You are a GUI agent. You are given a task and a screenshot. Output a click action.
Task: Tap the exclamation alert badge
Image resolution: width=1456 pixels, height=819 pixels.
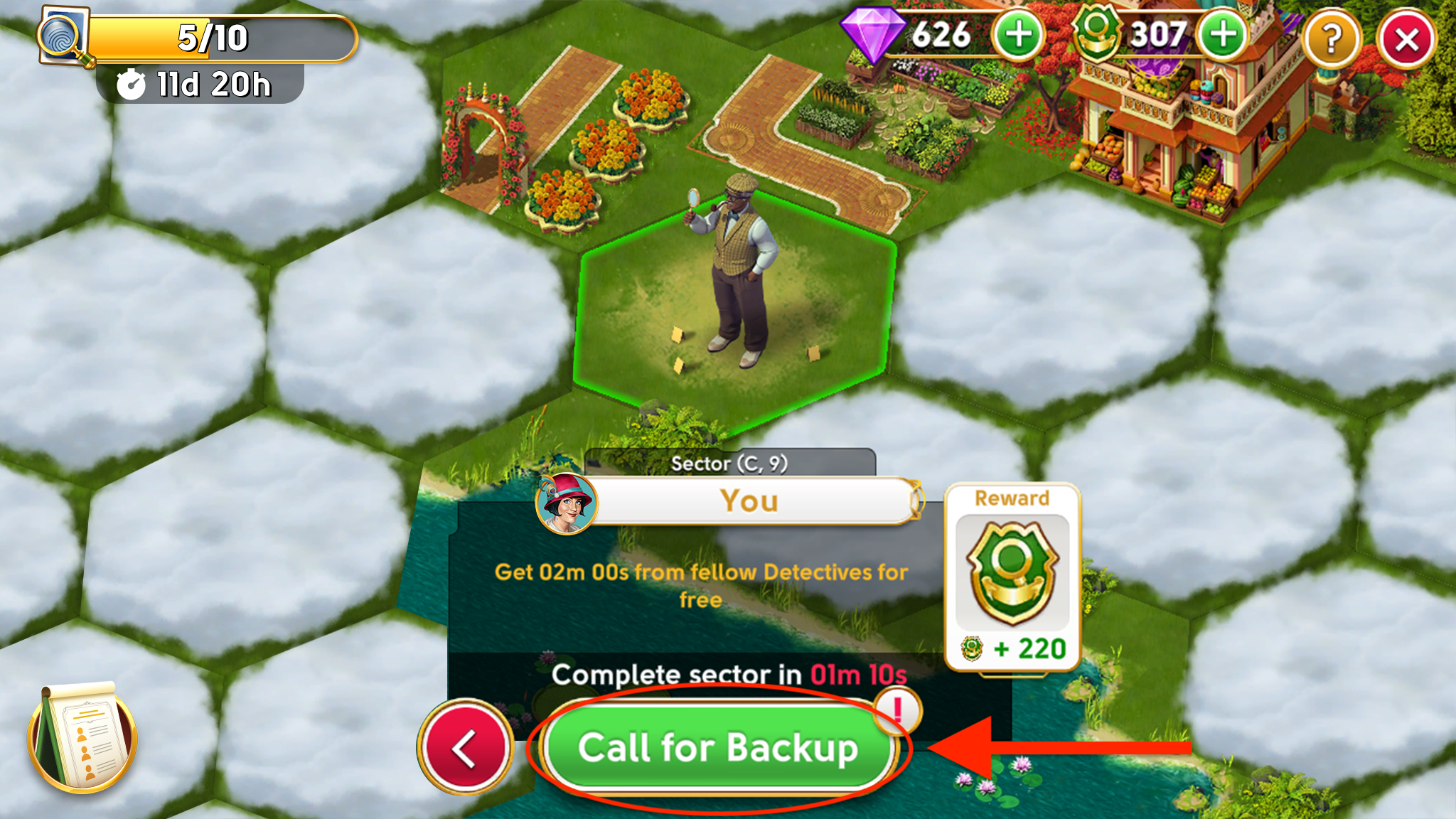pos(897,710)
